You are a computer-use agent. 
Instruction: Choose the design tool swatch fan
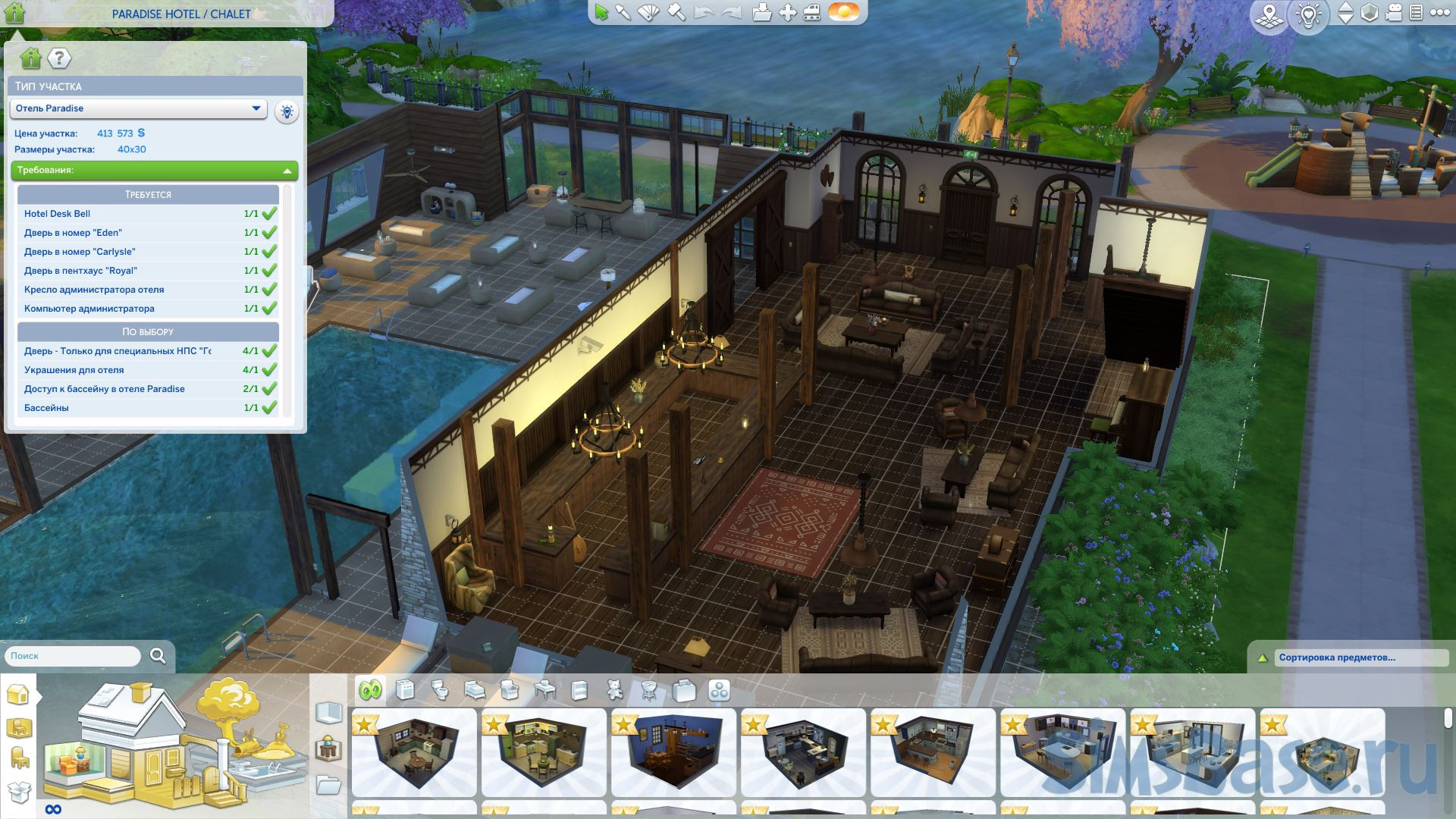[649, 13]
